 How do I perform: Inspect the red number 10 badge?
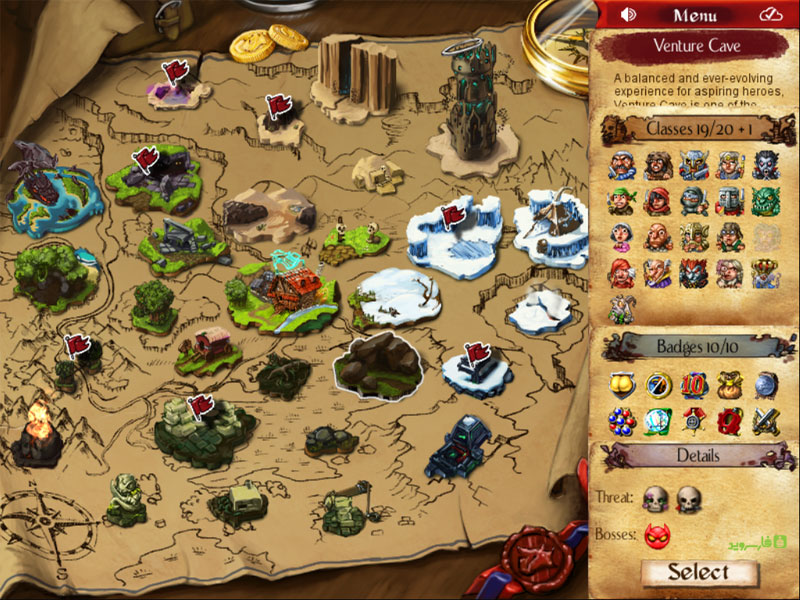pos(693,385)
